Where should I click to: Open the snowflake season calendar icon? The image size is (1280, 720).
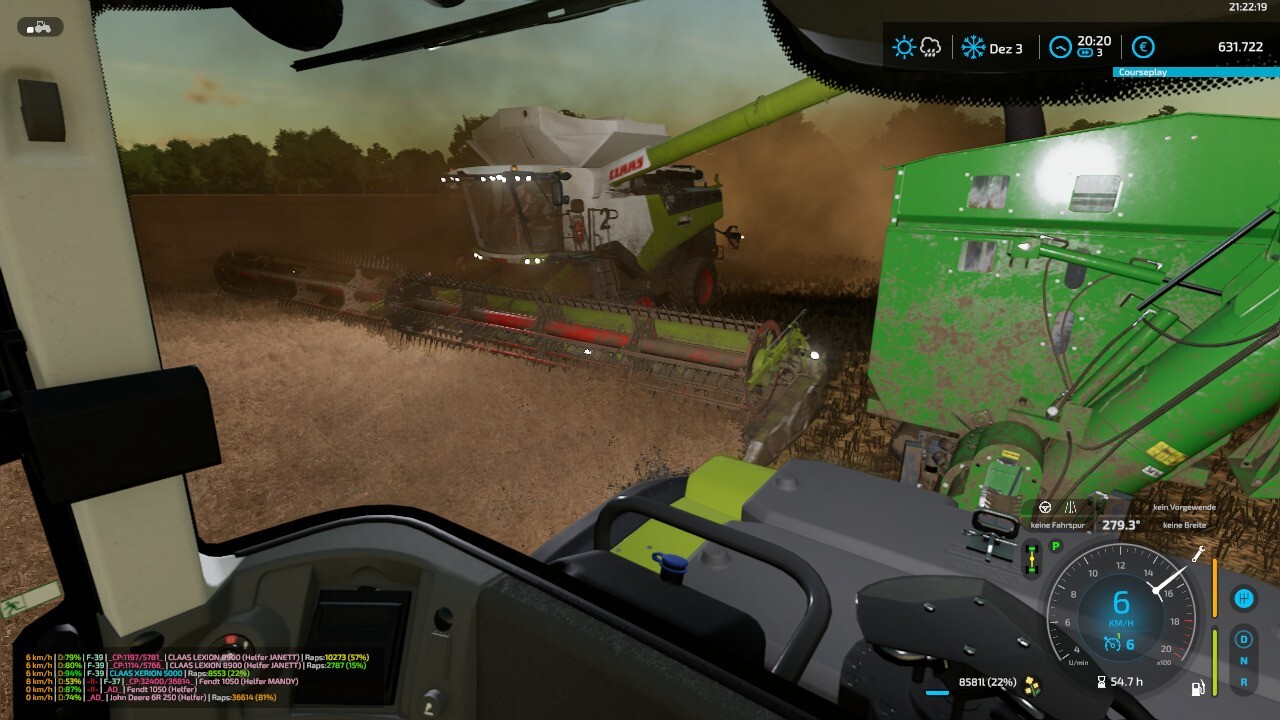(972, 47)
